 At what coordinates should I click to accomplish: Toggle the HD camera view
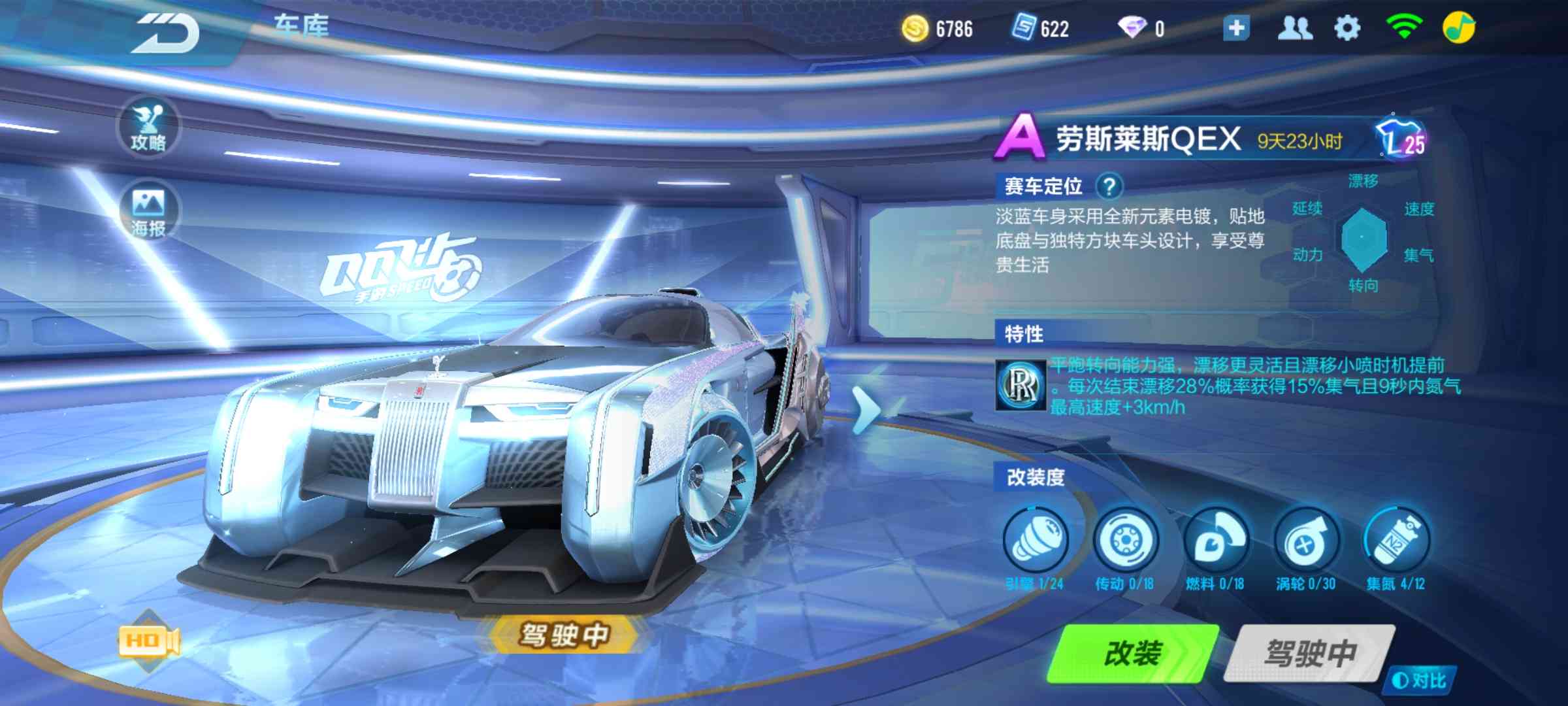pos(149,641)
